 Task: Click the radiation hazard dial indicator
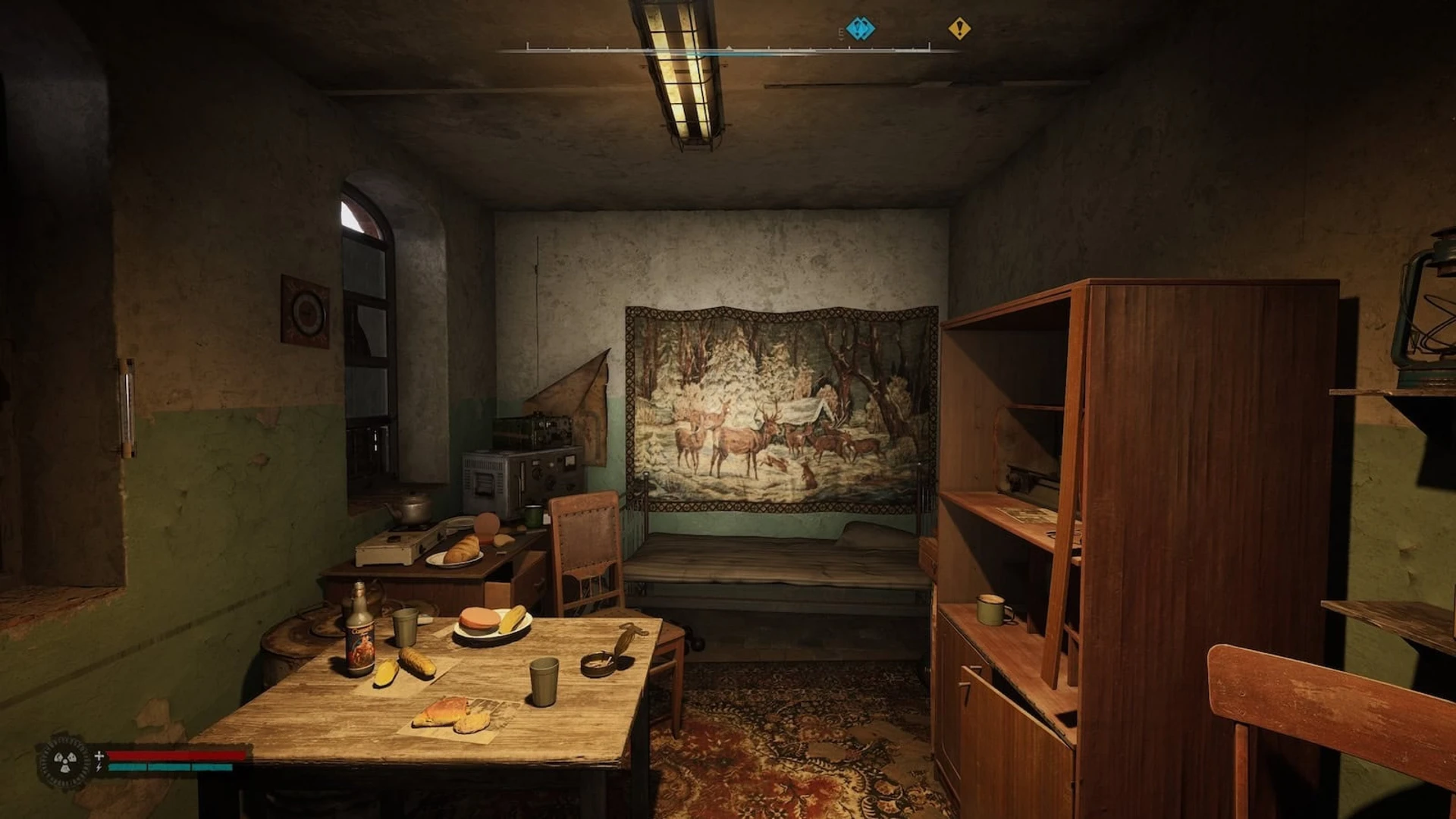tap(64, 761)
